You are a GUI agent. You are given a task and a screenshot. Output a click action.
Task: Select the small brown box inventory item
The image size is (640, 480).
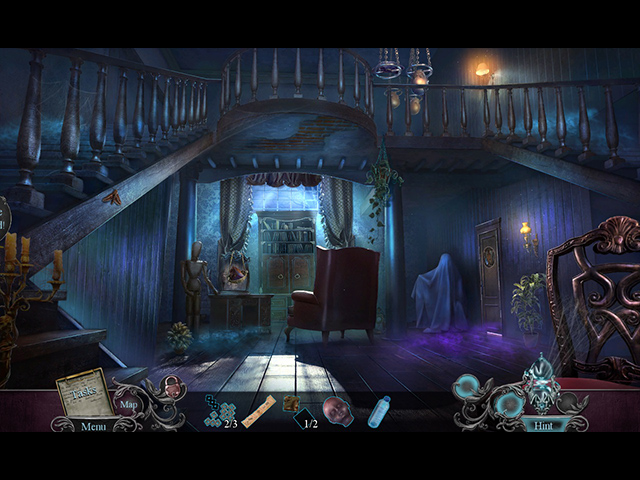coord(292,403)
